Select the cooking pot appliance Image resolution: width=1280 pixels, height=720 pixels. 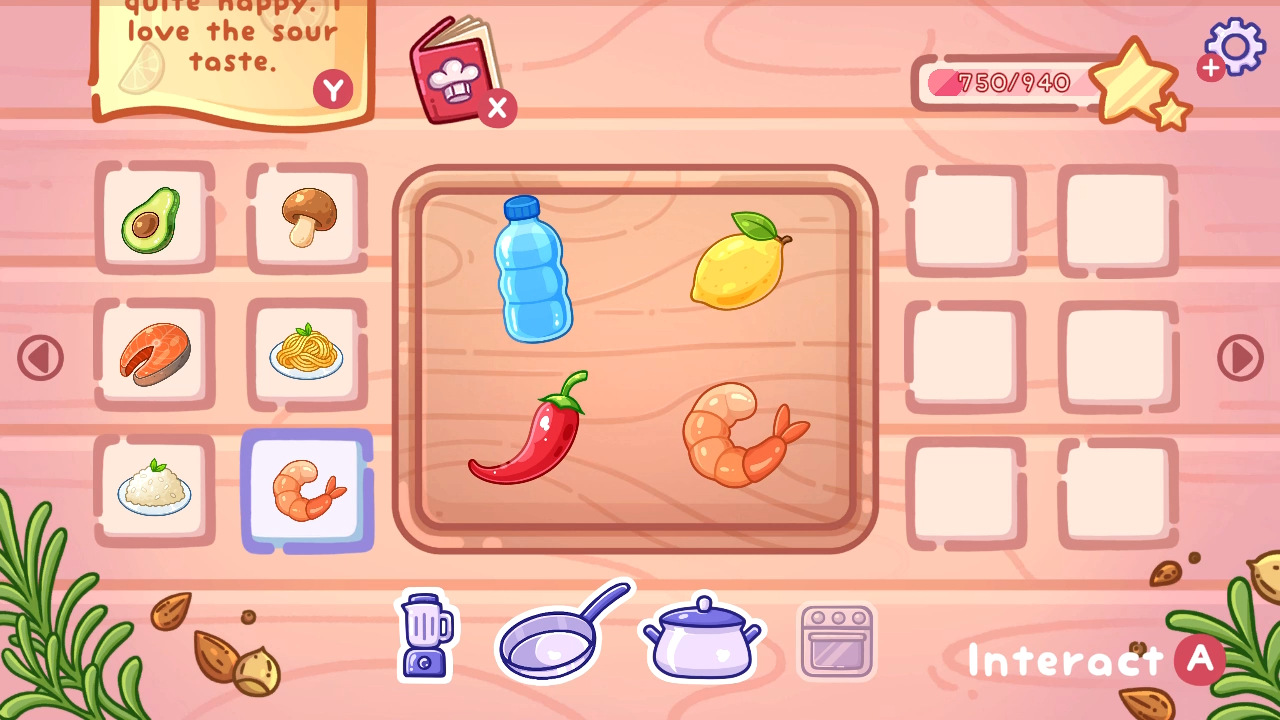[700, 640]
